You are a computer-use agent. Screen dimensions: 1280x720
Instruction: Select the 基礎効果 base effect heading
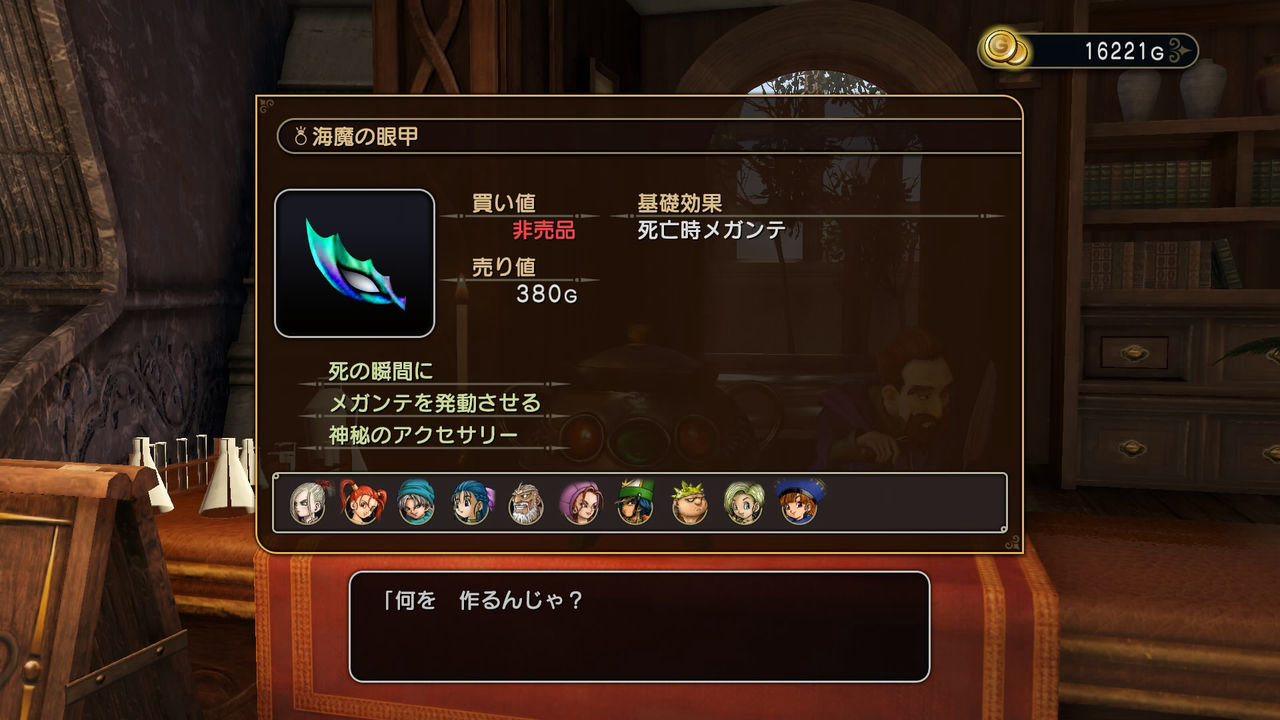point(679,200)
